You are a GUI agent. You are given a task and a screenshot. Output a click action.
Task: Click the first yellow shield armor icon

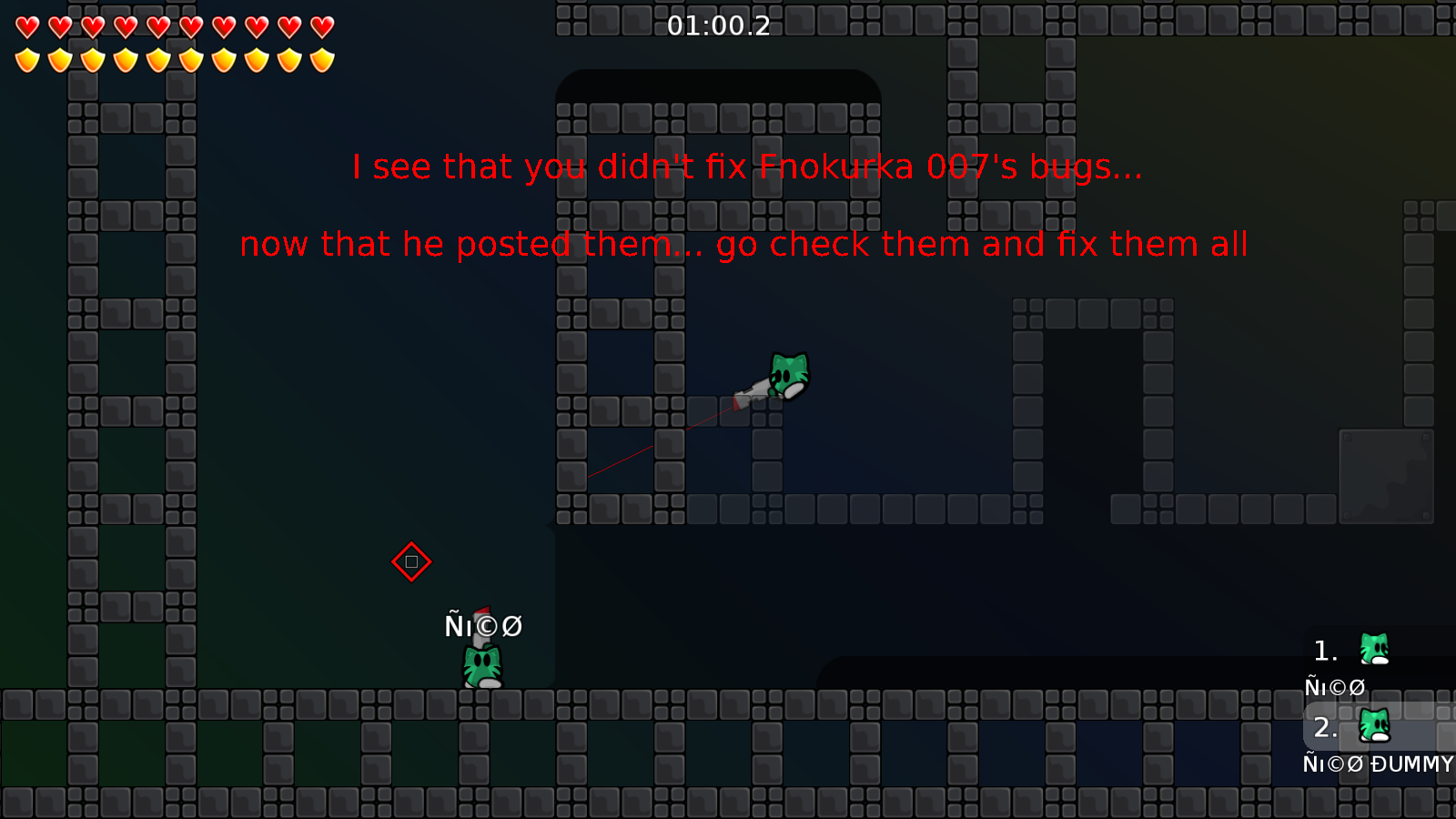click(x=27, y=61)
